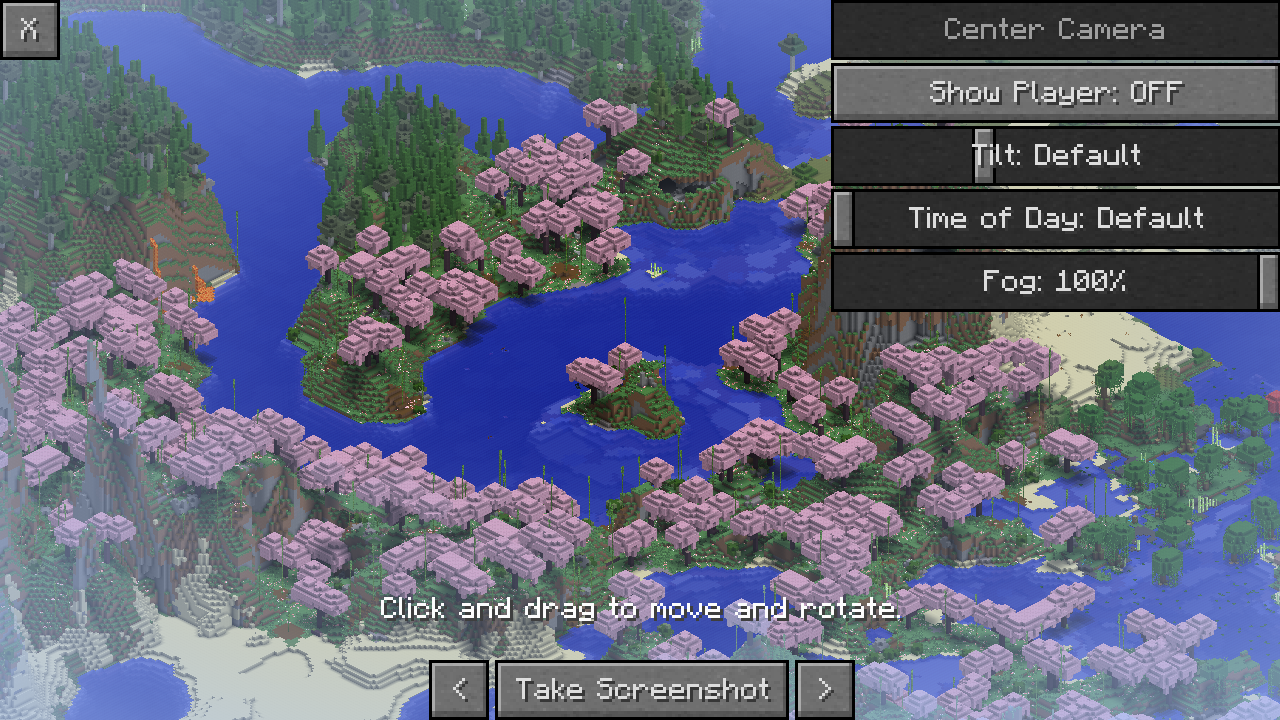This screenshot has width=1280, height=720.
Task: Click the map viewport to rotate camera
Action: [x=400, y=400]
